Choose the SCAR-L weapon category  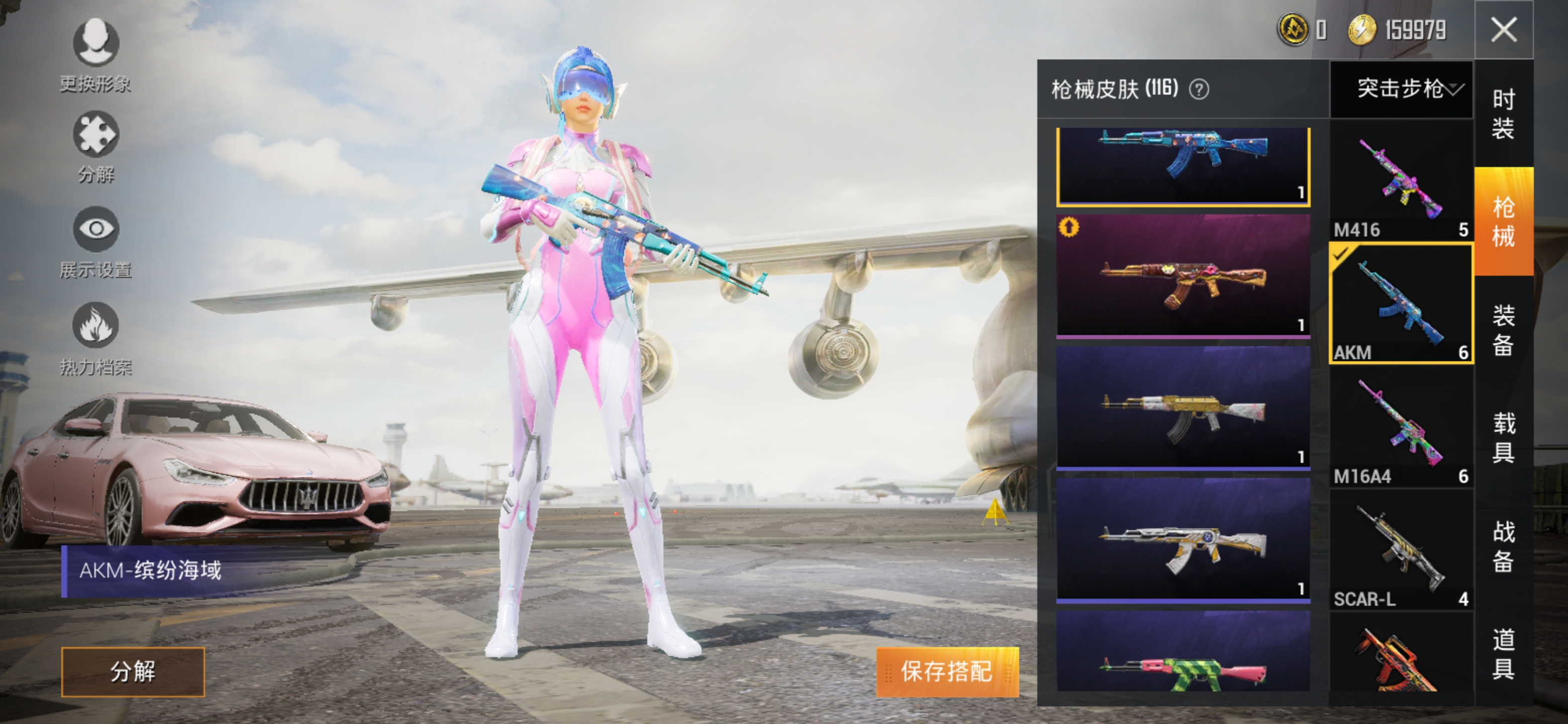click(x=1401, y=551)
